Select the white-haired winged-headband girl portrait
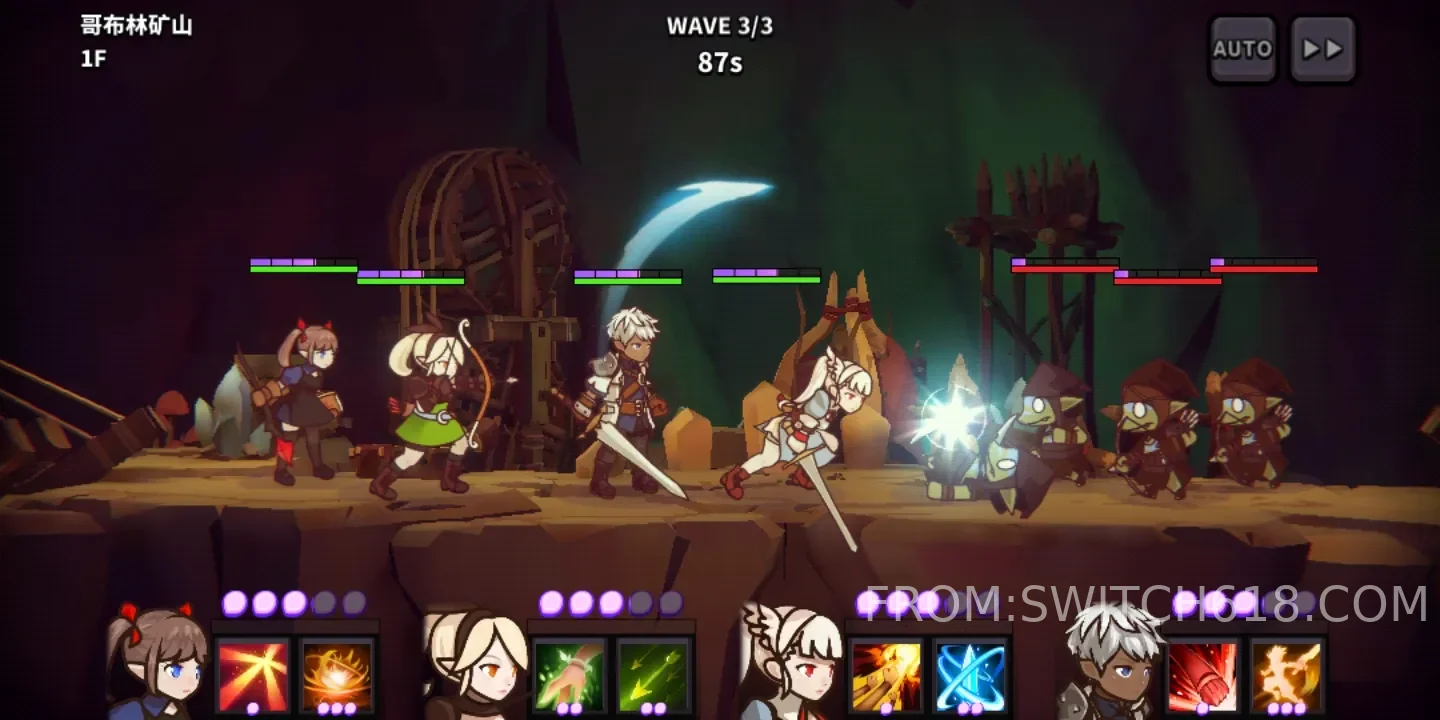 pos(790,663)
